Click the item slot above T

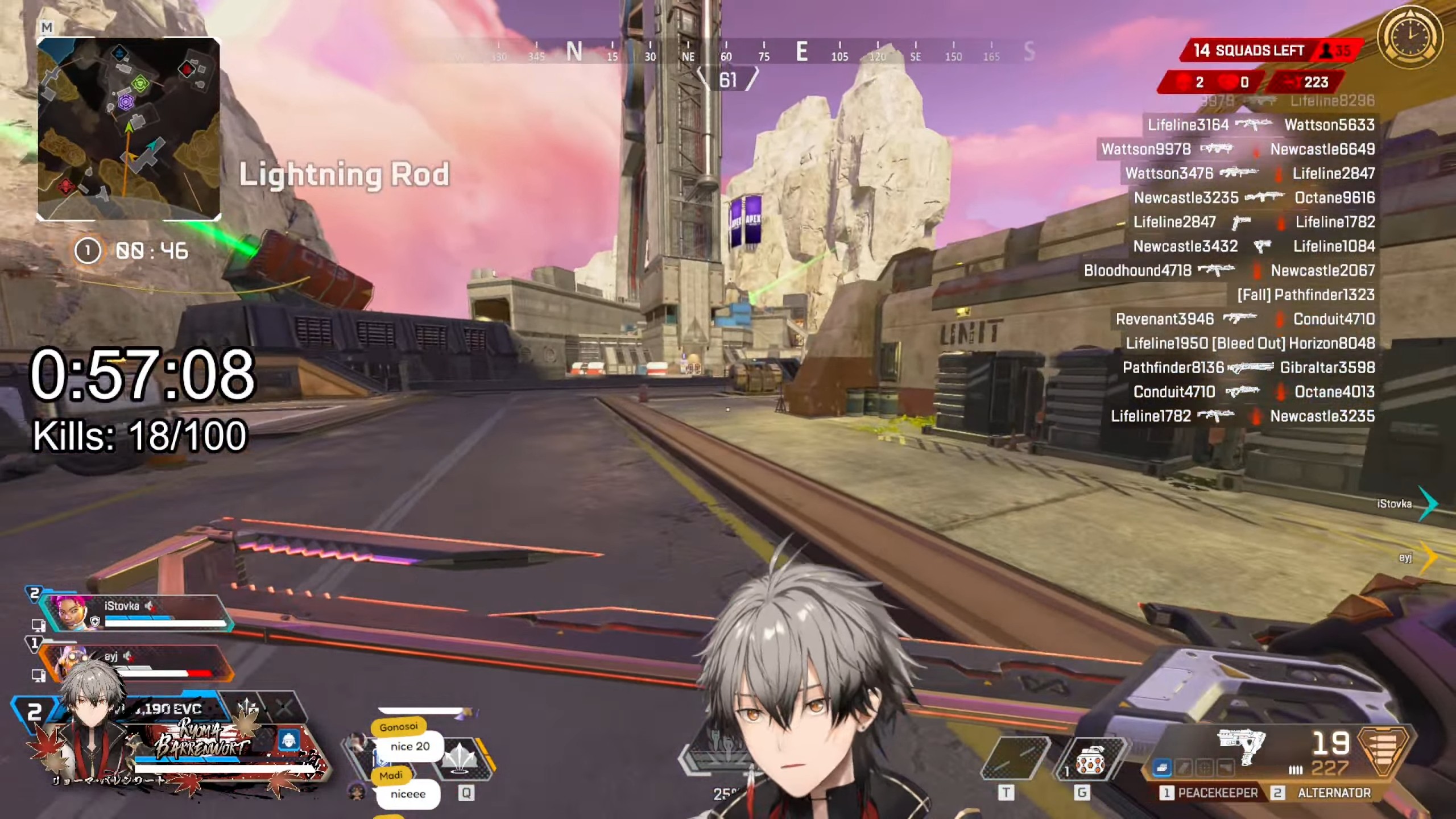click(1014, 763)
